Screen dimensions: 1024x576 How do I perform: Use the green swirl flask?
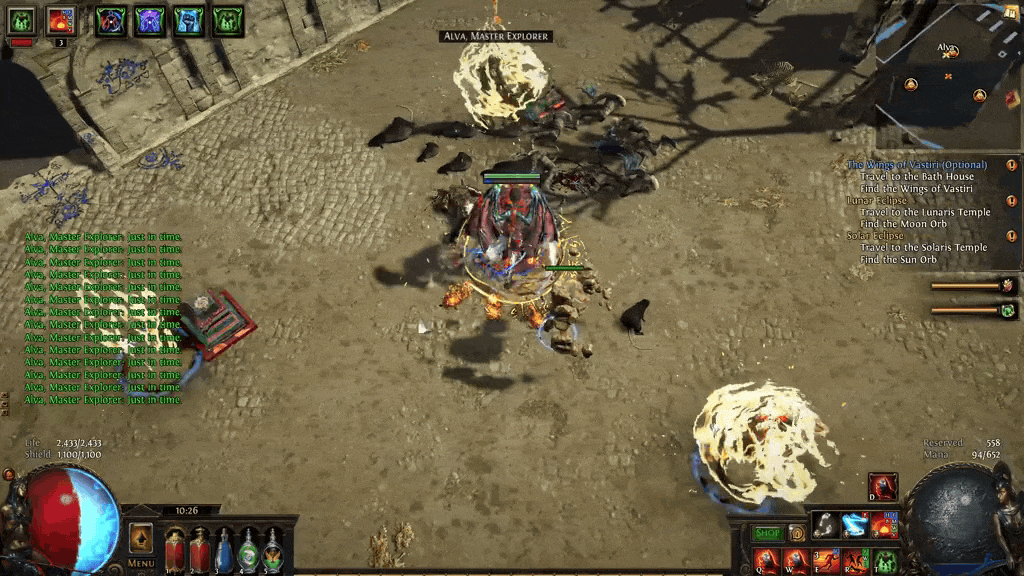[248, 551]
